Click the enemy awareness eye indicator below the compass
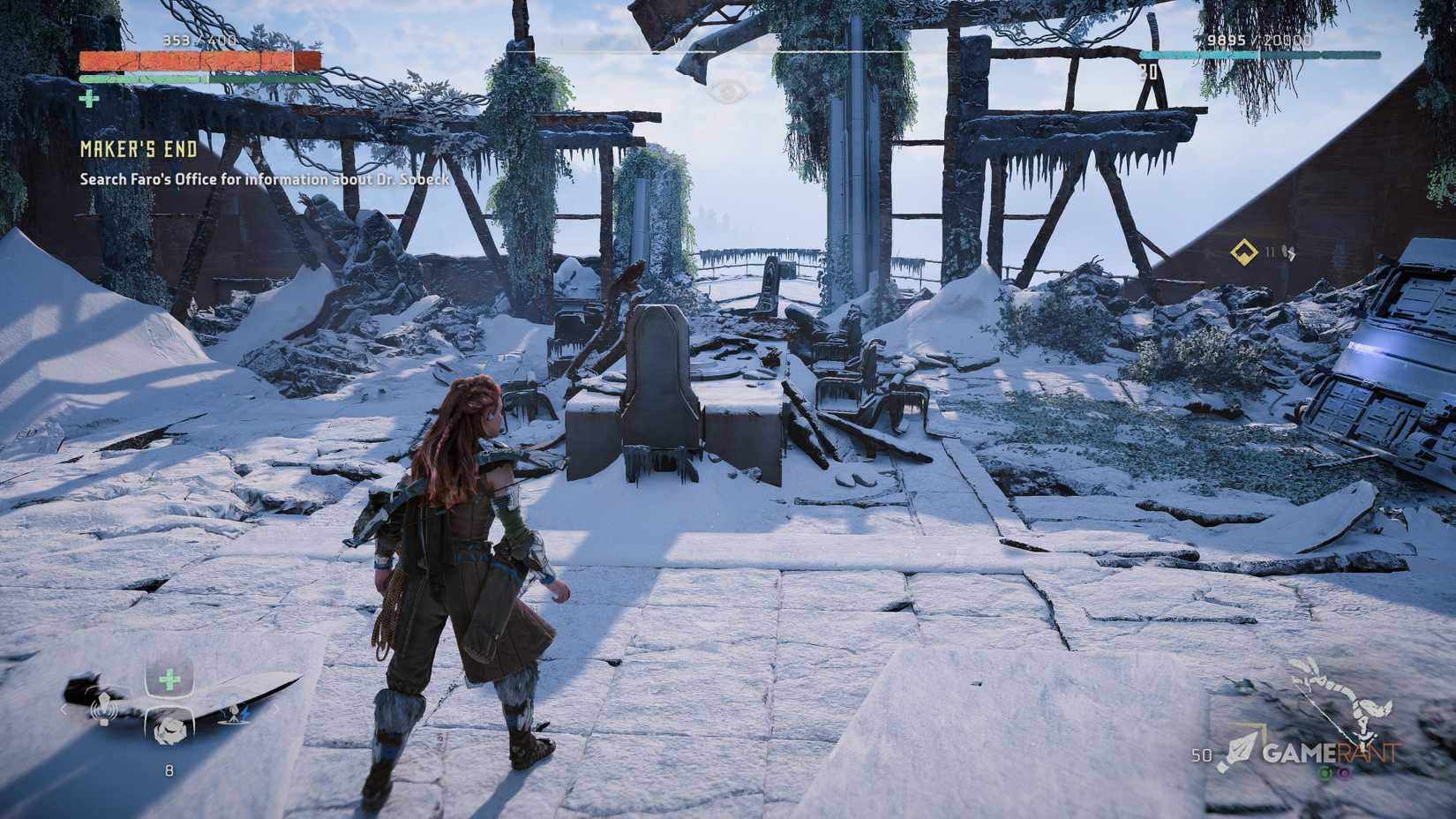The width and height of the screenshot is (1456, 819). click(x=726, y=91)
